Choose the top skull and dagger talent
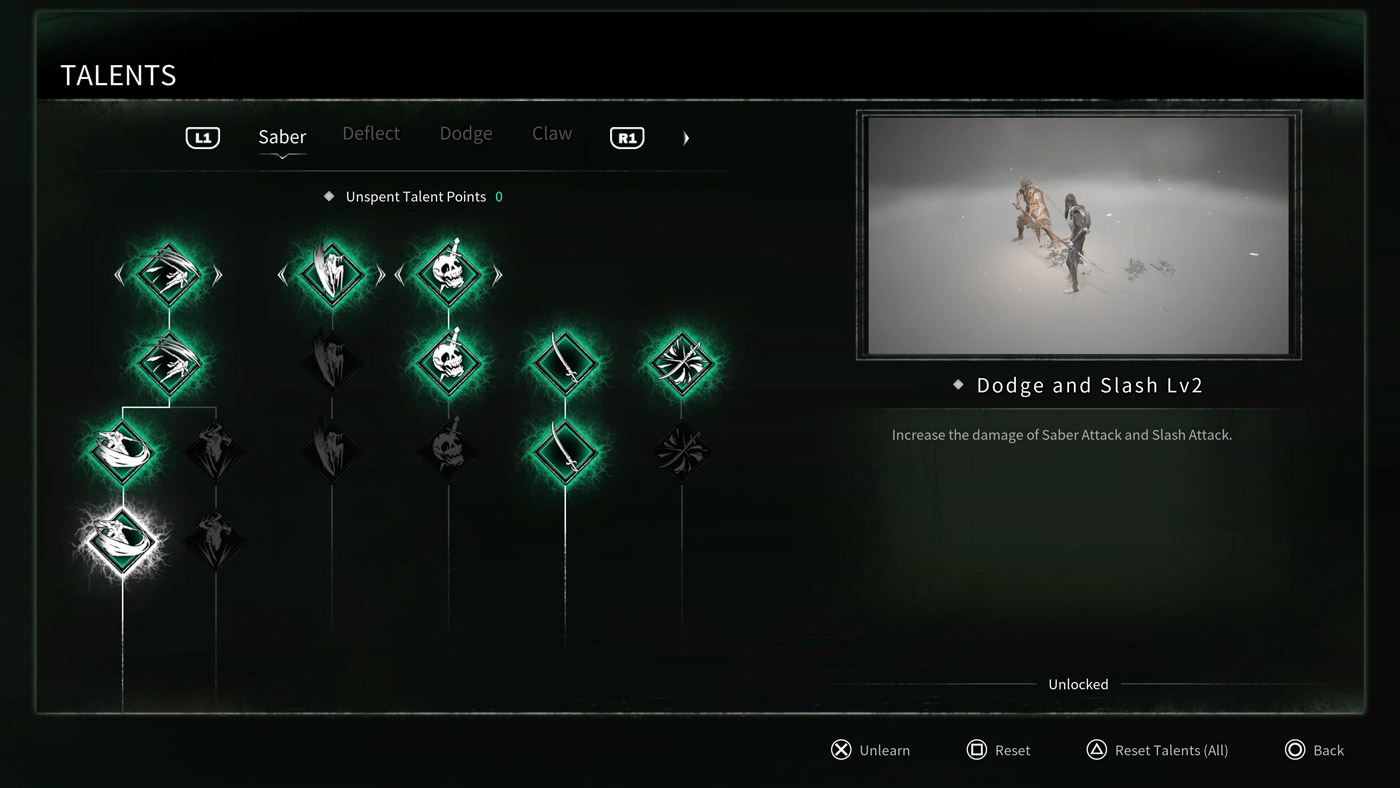Image resolution: width=1400 pixels, height=788 pixels. pos(448,273)
